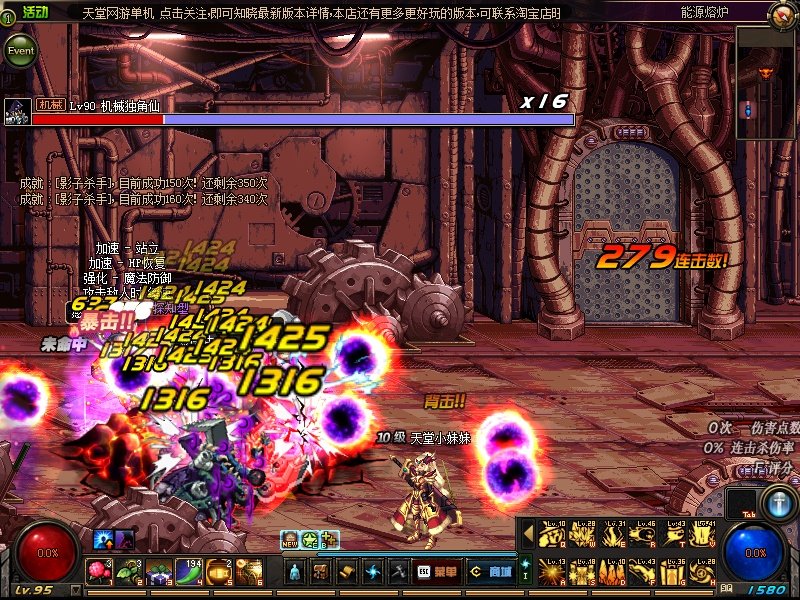The width and height of the screenshot is (800, 600).
Task: Toggle the skill bar left arrow
Action: (527, 536)
